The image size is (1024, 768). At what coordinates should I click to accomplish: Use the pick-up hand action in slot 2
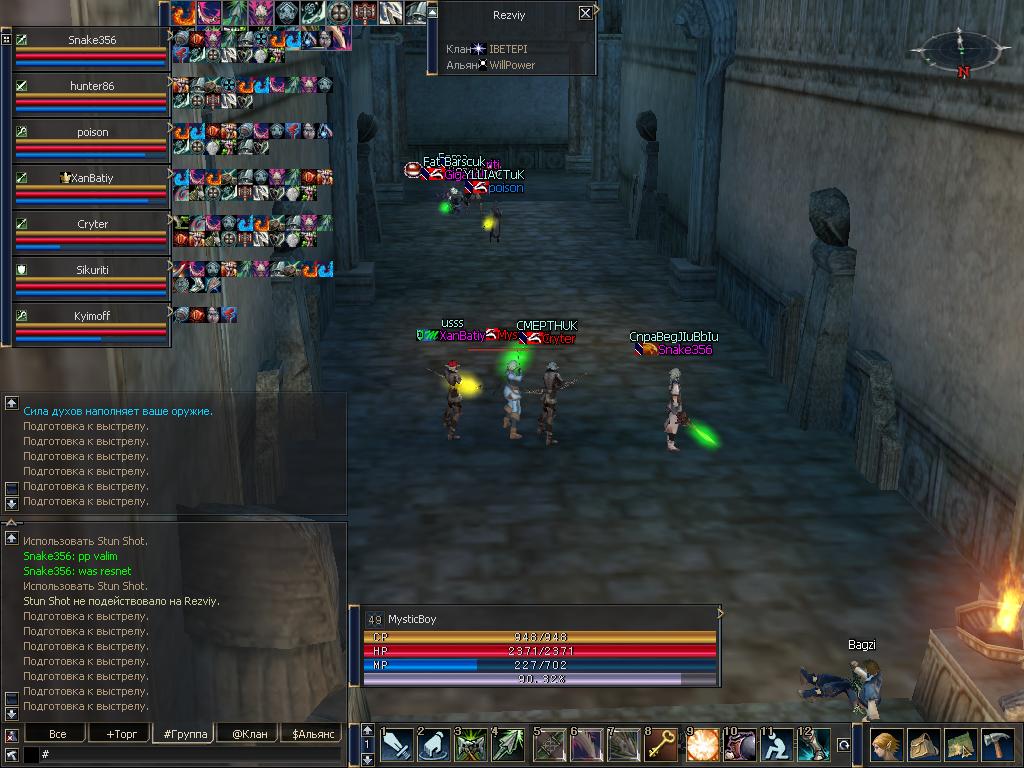(434, 745)
